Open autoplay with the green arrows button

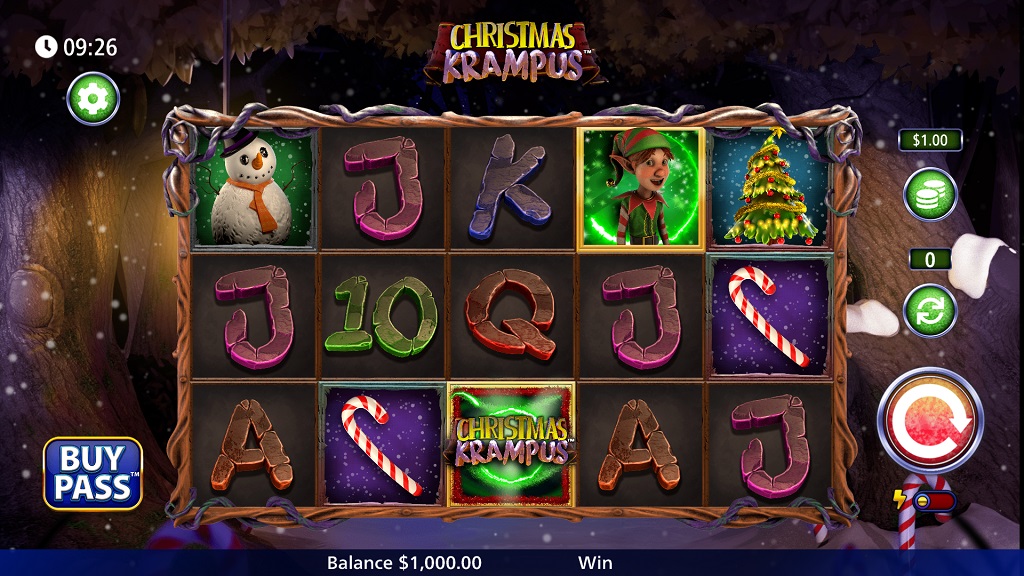tap(930, 310)
